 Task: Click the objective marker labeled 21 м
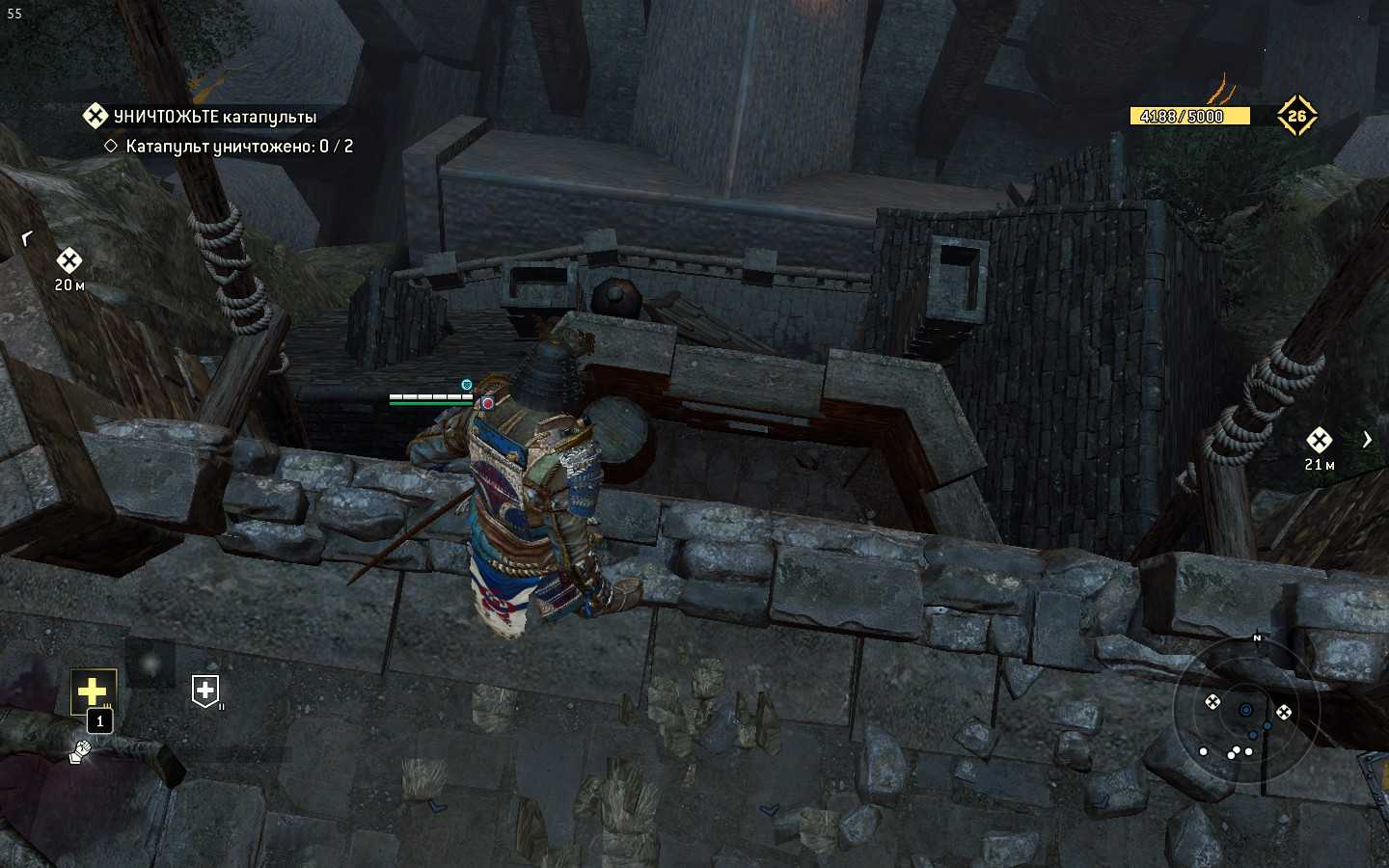(x=1319, y=441)
